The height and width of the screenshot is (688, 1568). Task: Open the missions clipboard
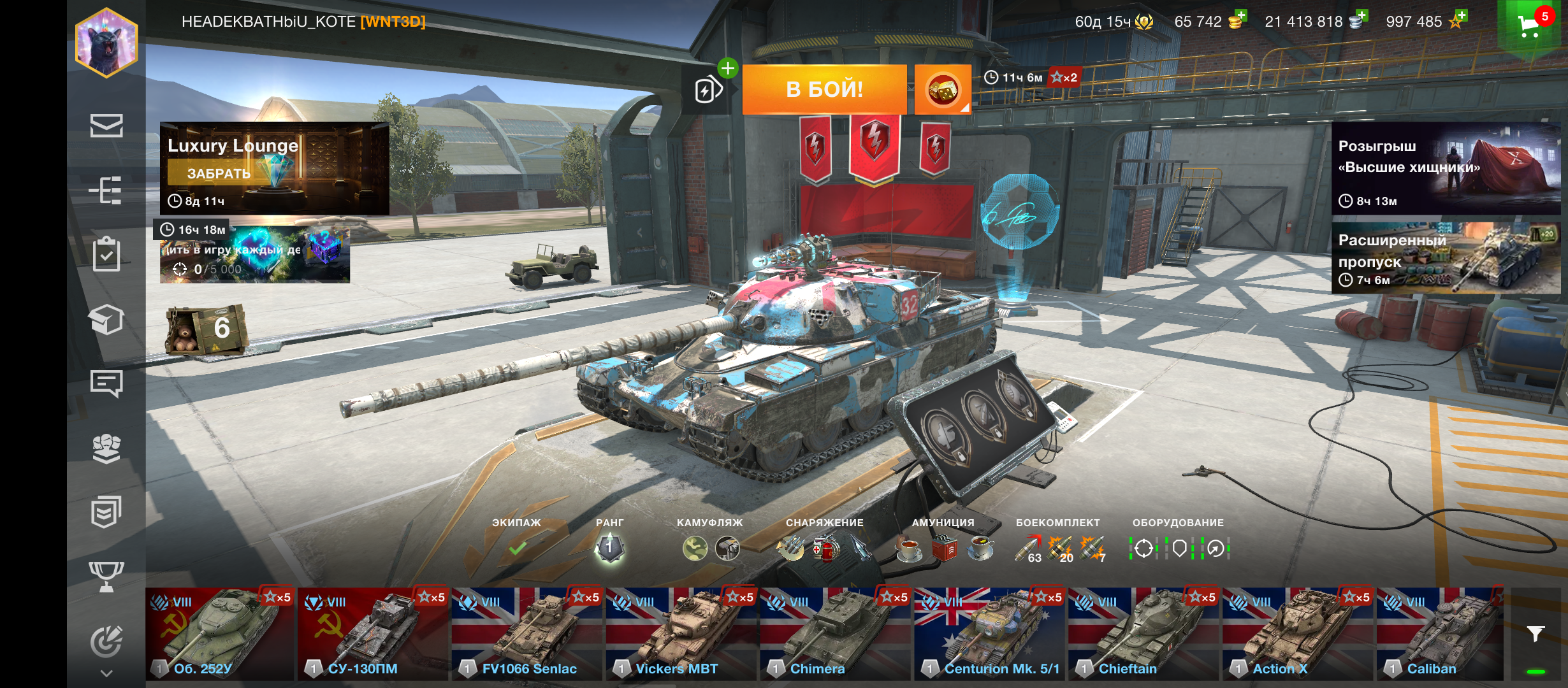106,254
